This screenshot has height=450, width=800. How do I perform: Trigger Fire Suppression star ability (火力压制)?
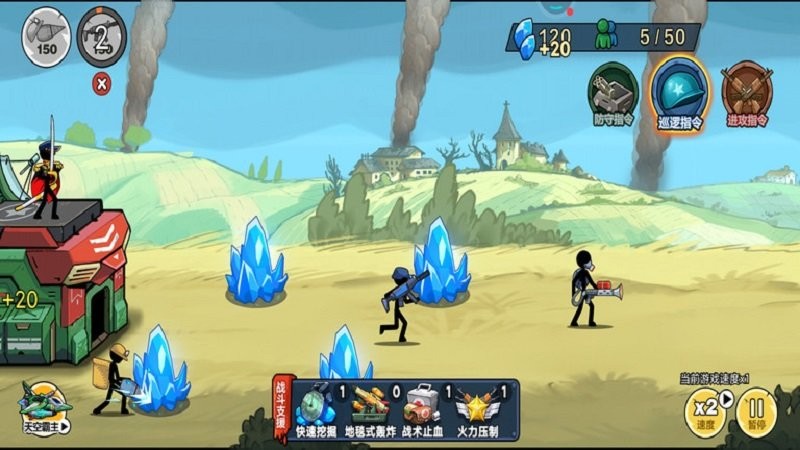474,408
